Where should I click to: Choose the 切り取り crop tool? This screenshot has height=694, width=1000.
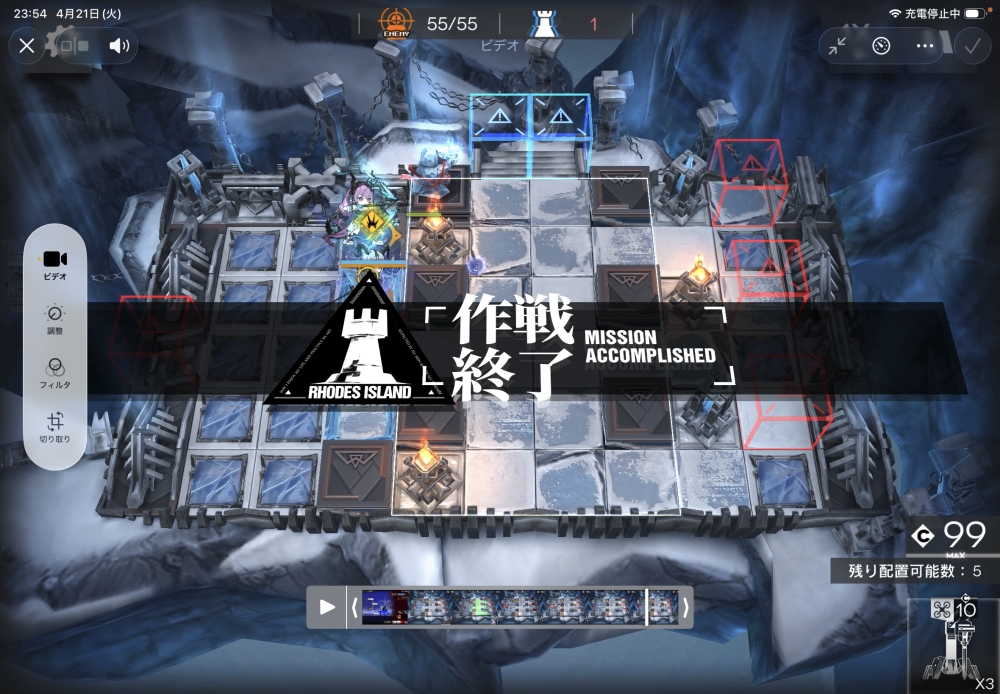[55, 428]
